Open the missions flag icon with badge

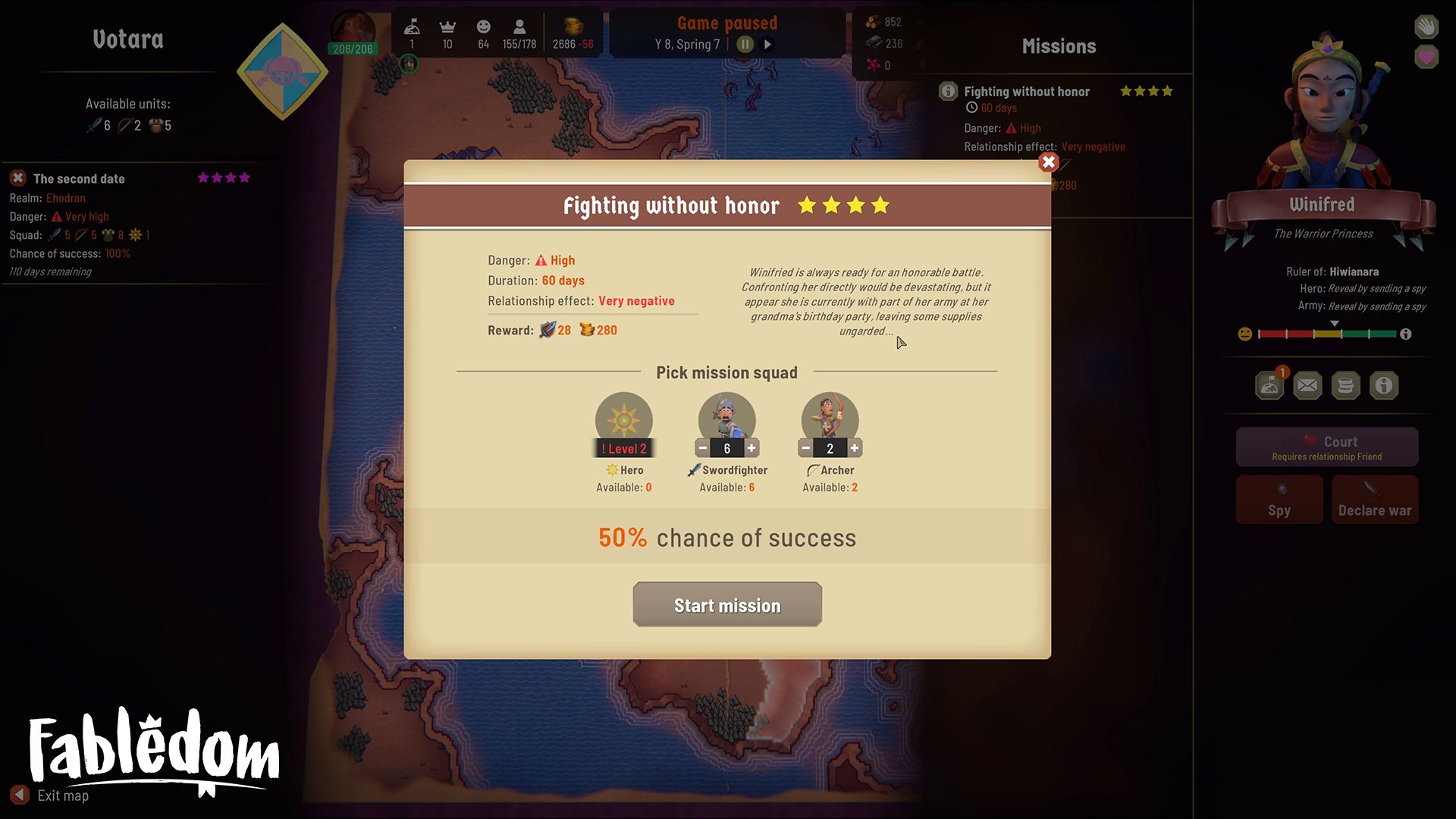pyautogui.click(x=1269, y=385)
